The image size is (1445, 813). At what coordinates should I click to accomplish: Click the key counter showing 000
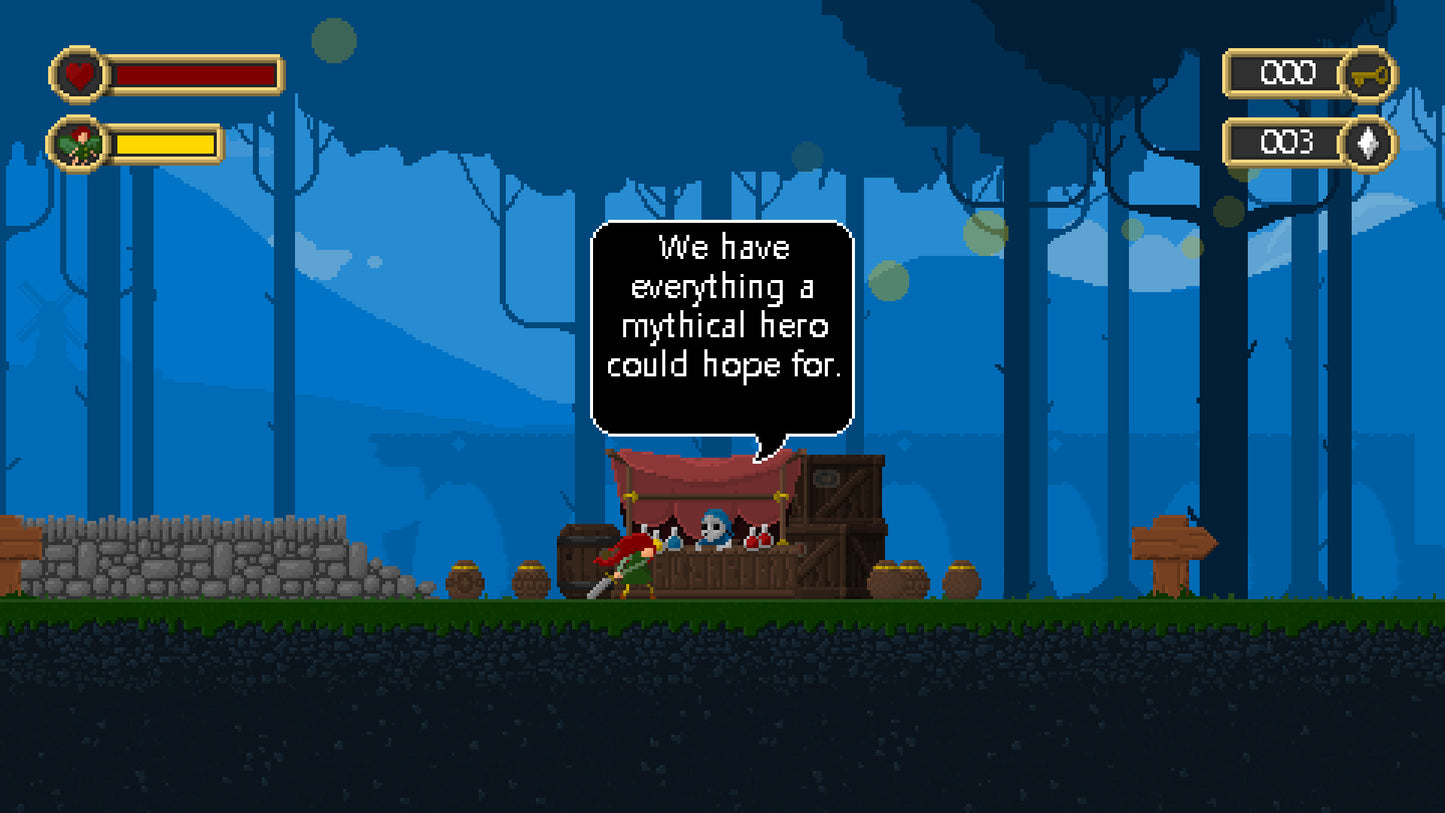(x=1290, y=73)
